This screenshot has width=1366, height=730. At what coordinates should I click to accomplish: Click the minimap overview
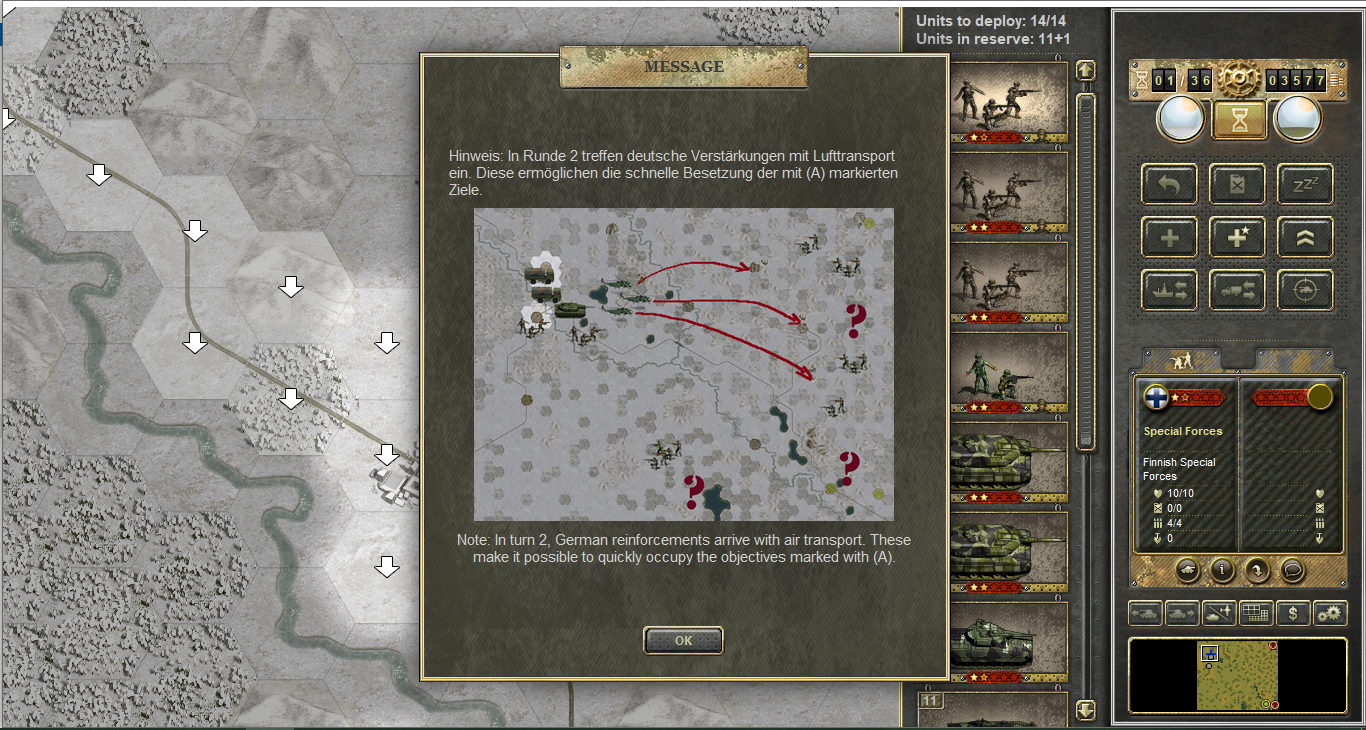click(1236, 675)
